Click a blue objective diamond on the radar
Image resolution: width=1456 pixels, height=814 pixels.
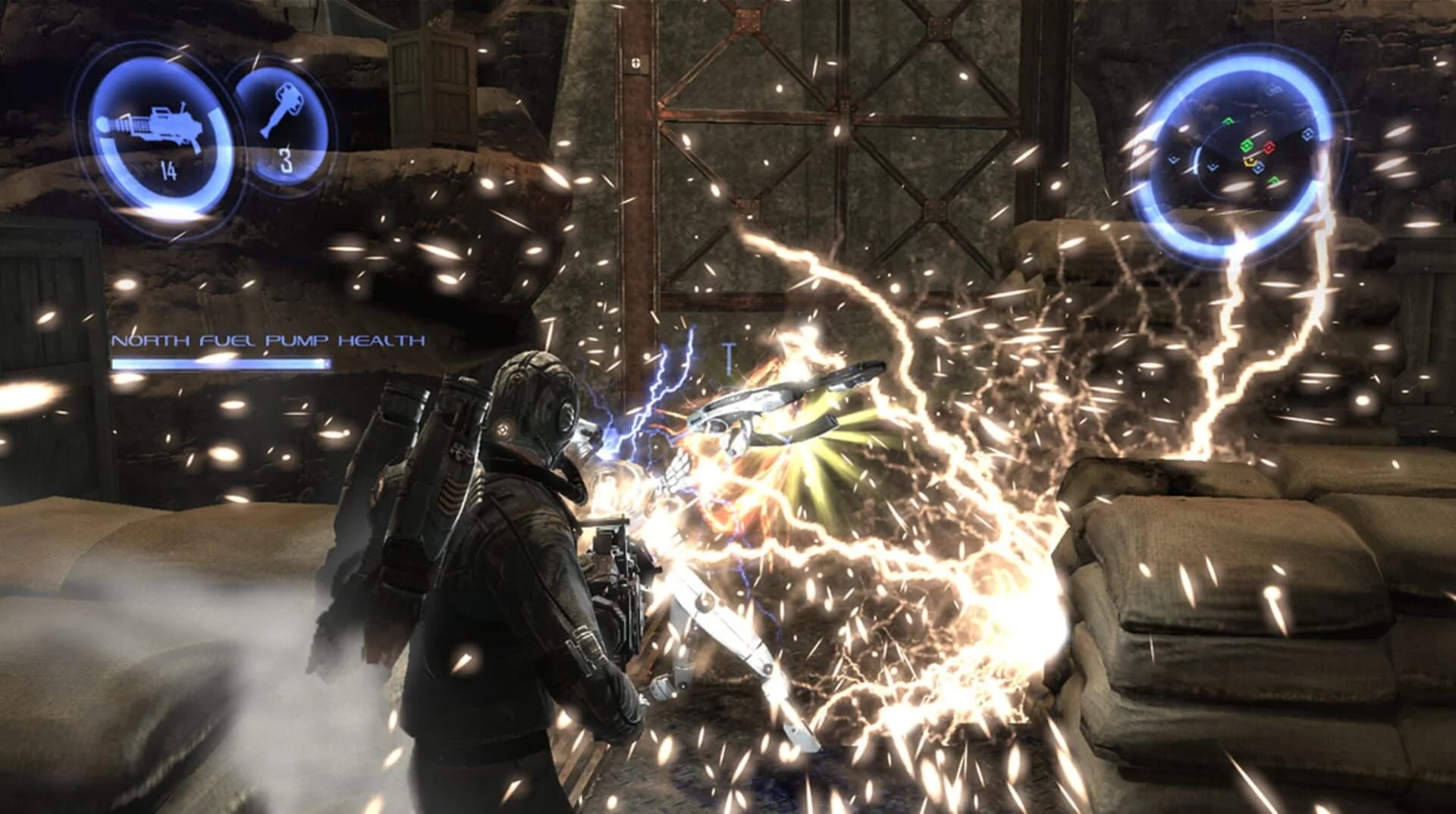coord(1308,134)
